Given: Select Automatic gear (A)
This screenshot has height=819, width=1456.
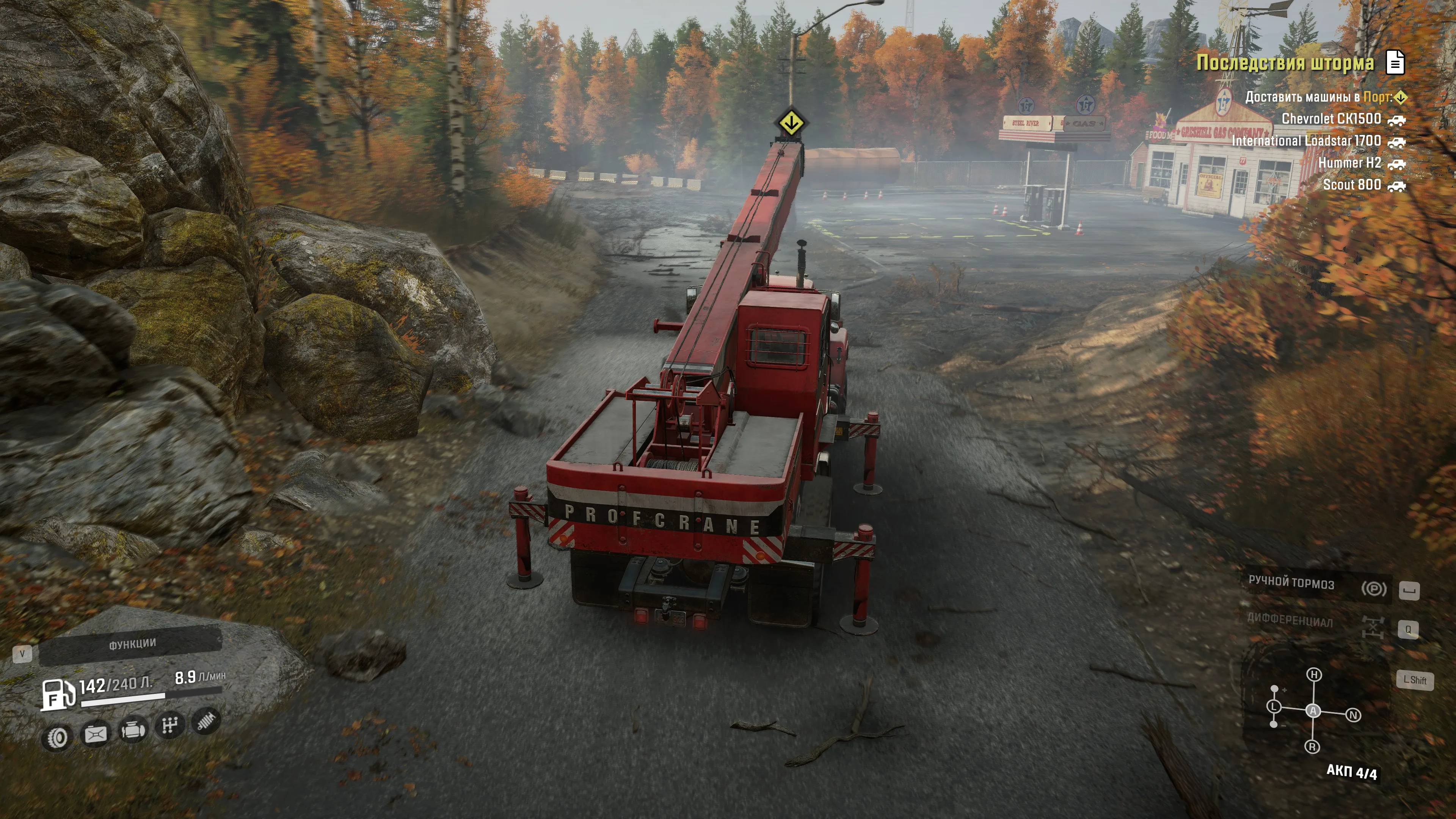Looking at the screenshot, I should 1313,711.
